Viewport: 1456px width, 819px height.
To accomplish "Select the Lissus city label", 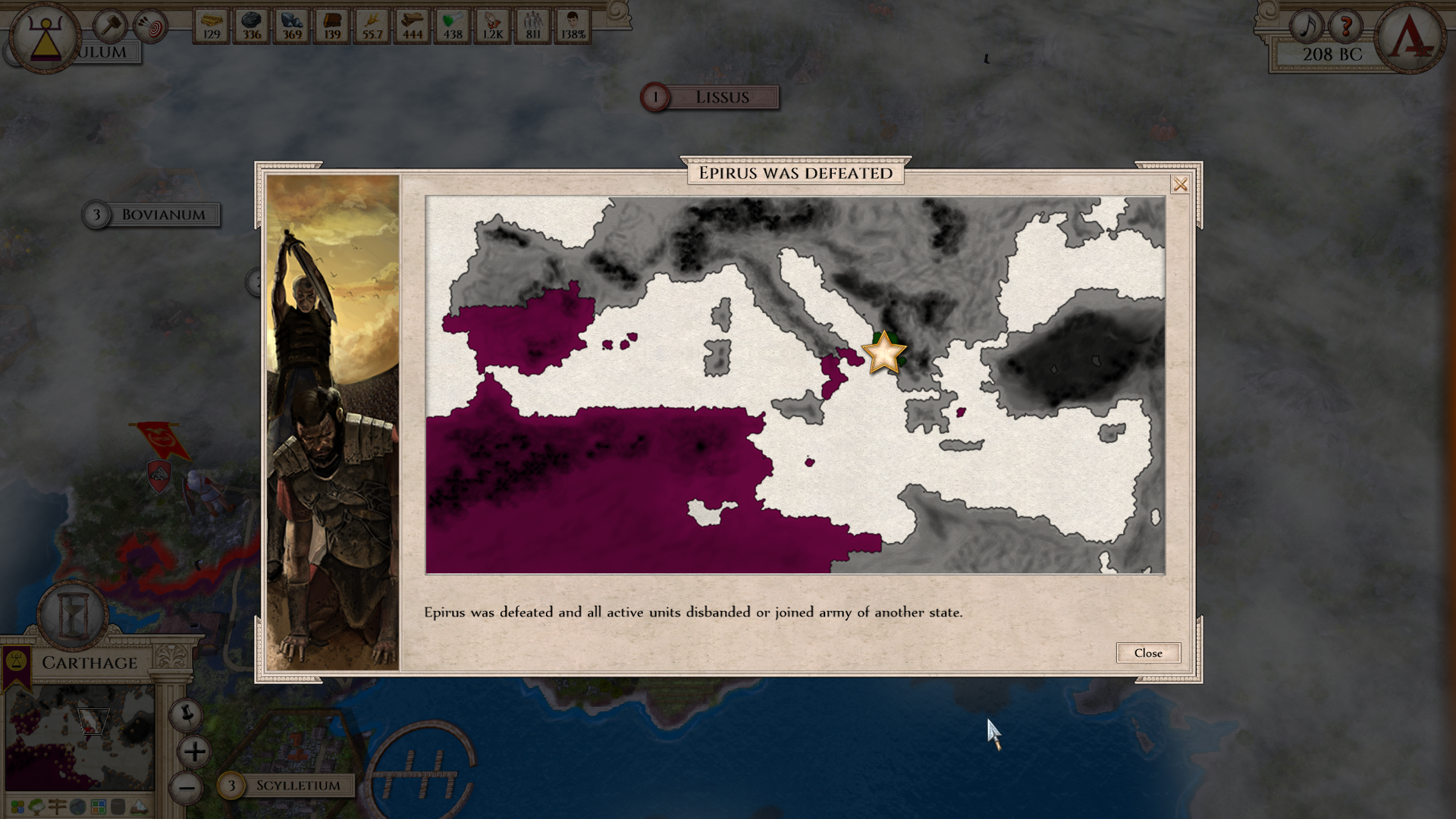I will click(x=720, y=97).
